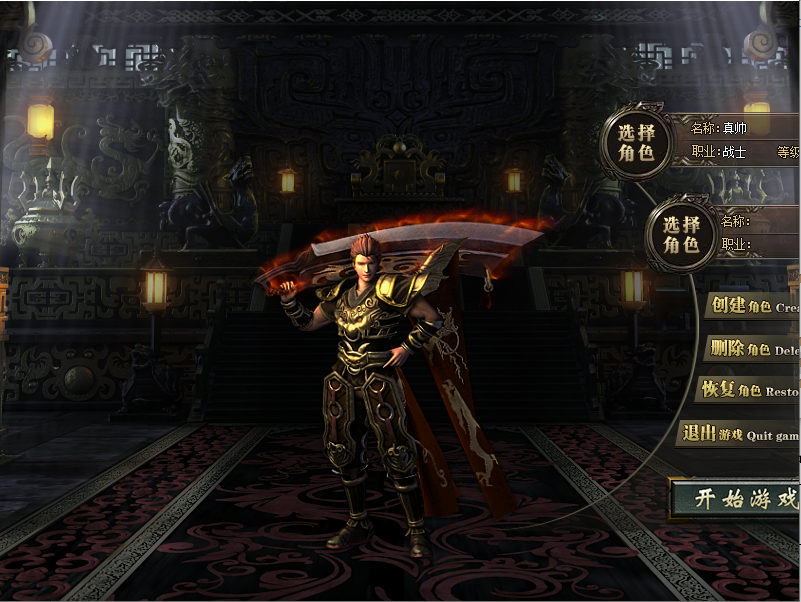Activate 恢复角色 Restore character
This screenshot has height=602, width=801.
747,390
